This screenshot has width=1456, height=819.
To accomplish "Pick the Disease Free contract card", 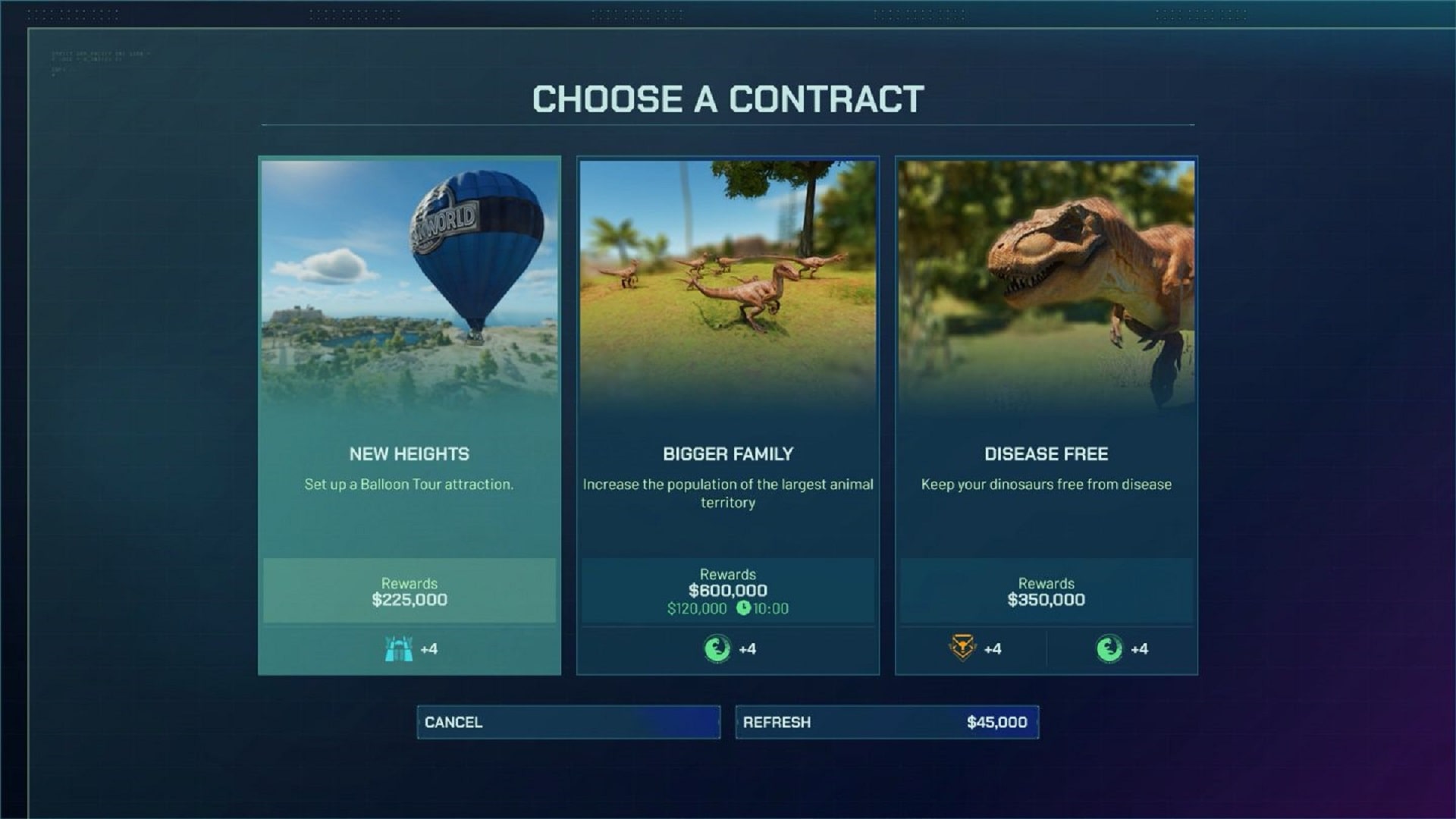I will 1046,416.
